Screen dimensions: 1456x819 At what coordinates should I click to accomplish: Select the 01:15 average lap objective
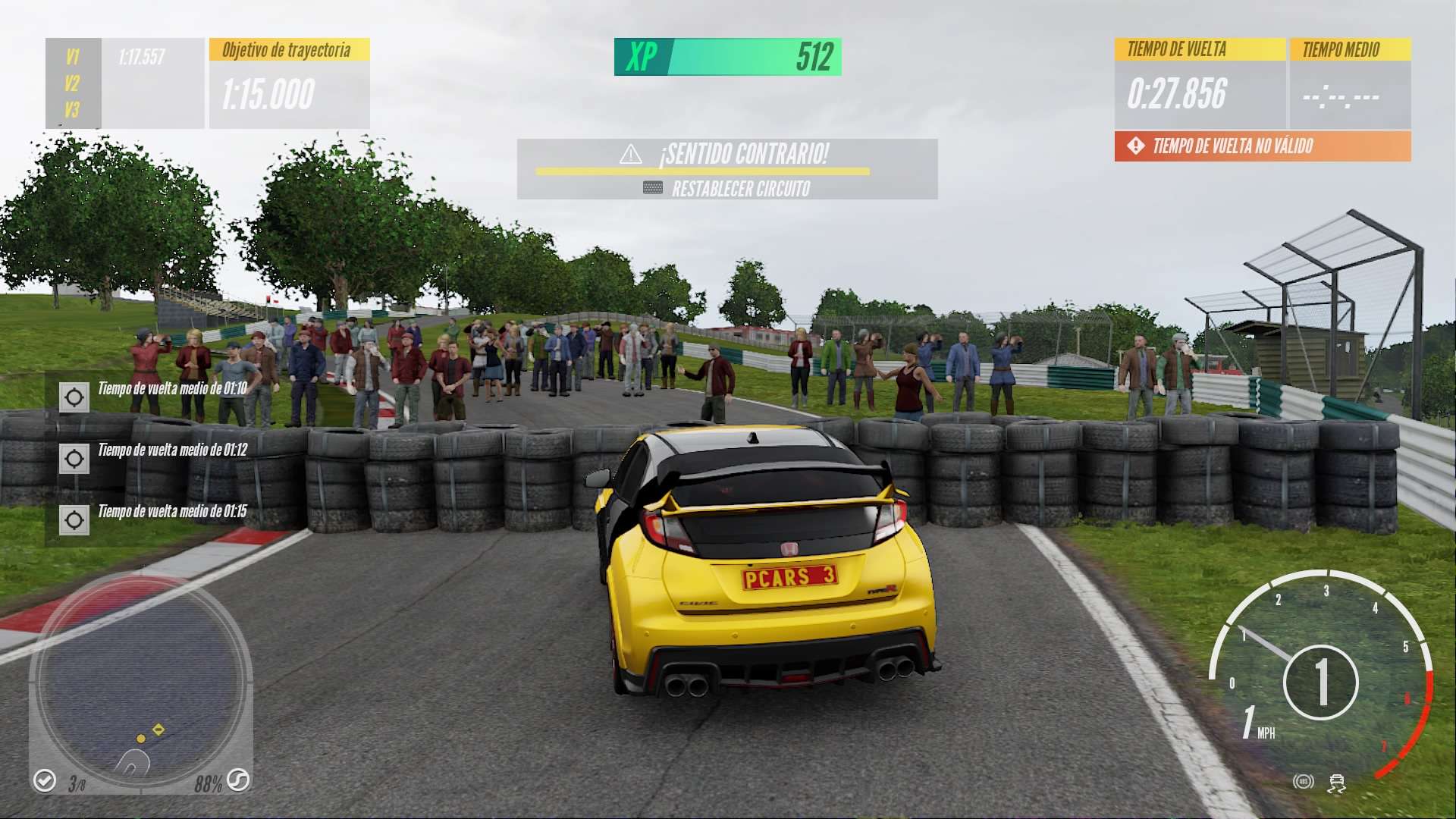pos(74,519)
